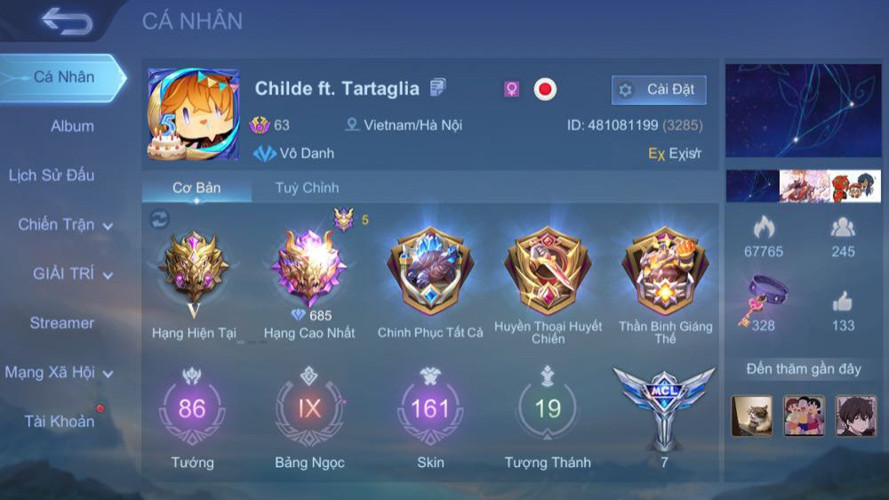
Task: Open the Bảng Ngọc emblem stat
Action: tap(309, 410)
